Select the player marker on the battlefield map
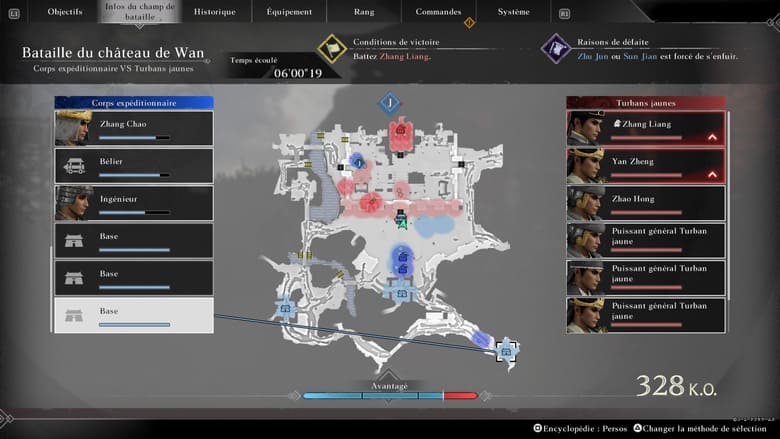 click(x=401, y=222)
